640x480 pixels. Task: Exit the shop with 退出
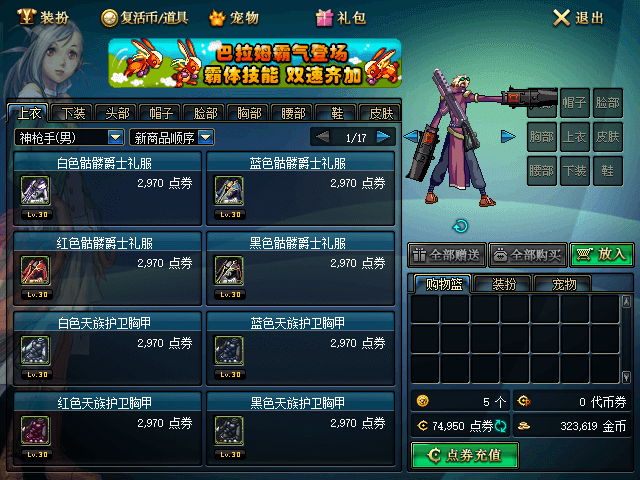tap(579, 17)
